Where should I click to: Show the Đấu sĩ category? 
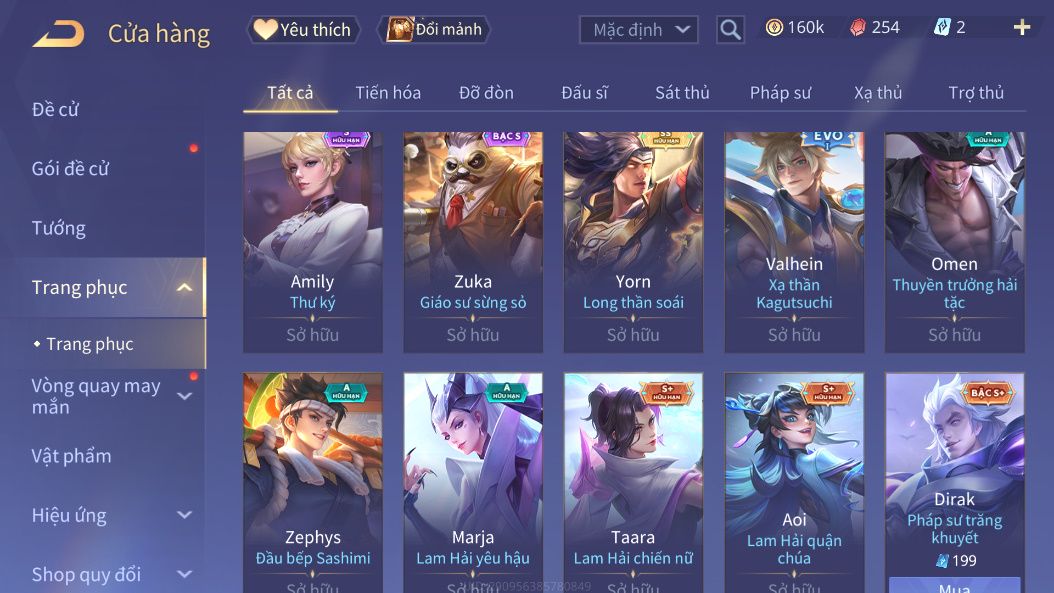point(584,93)
